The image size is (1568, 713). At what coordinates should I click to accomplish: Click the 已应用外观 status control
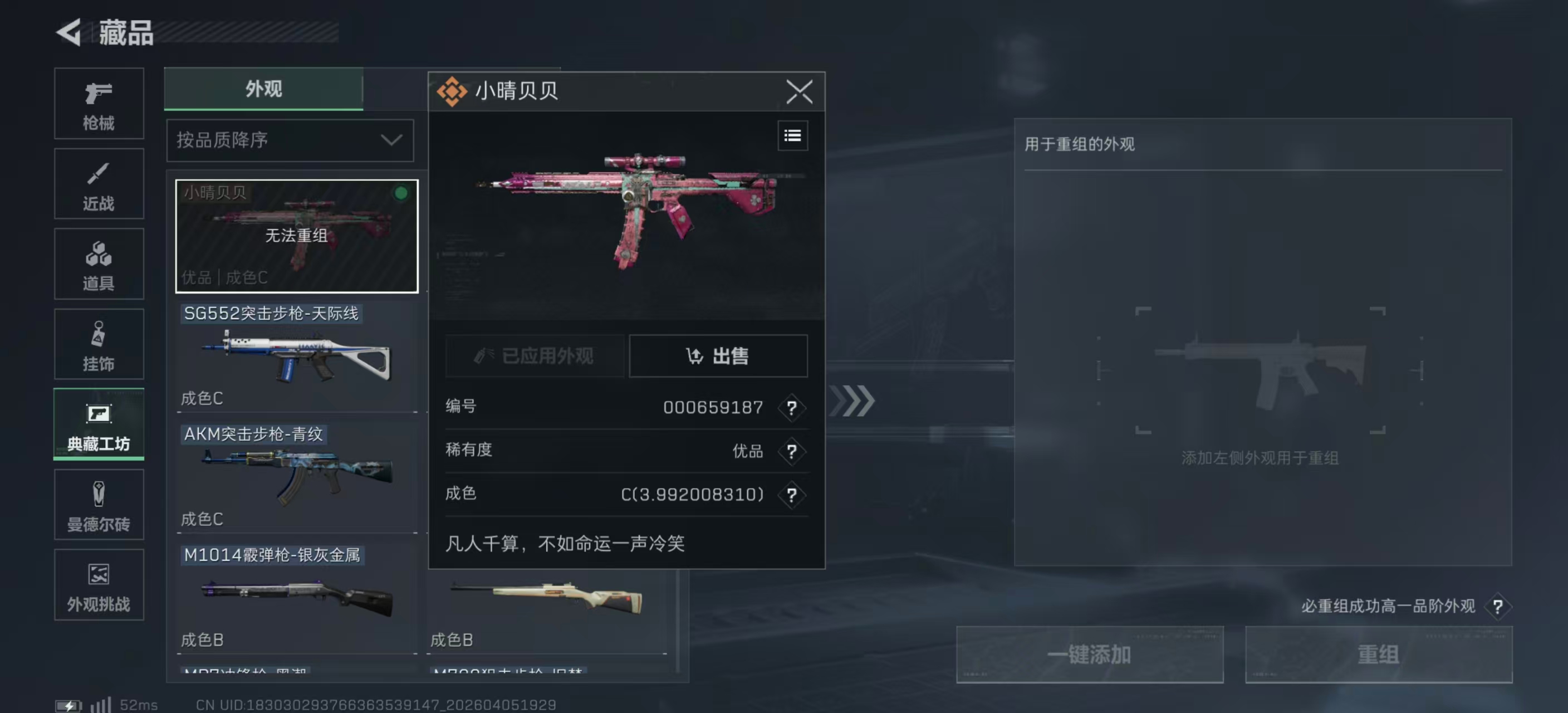535,356
